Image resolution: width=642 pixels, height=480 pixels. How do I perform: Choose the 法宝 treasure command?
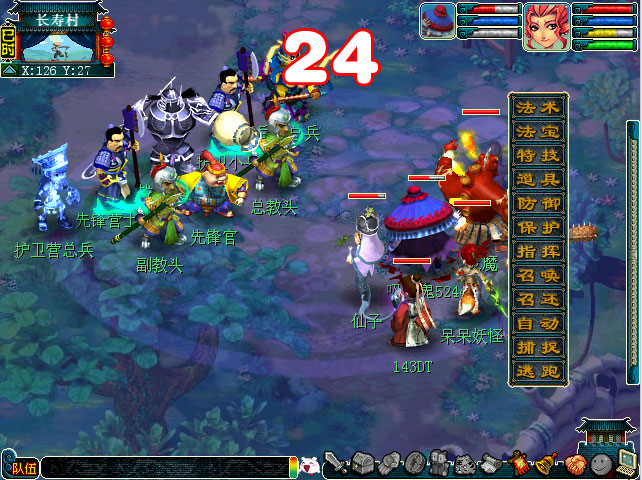(x=539, y=131)
